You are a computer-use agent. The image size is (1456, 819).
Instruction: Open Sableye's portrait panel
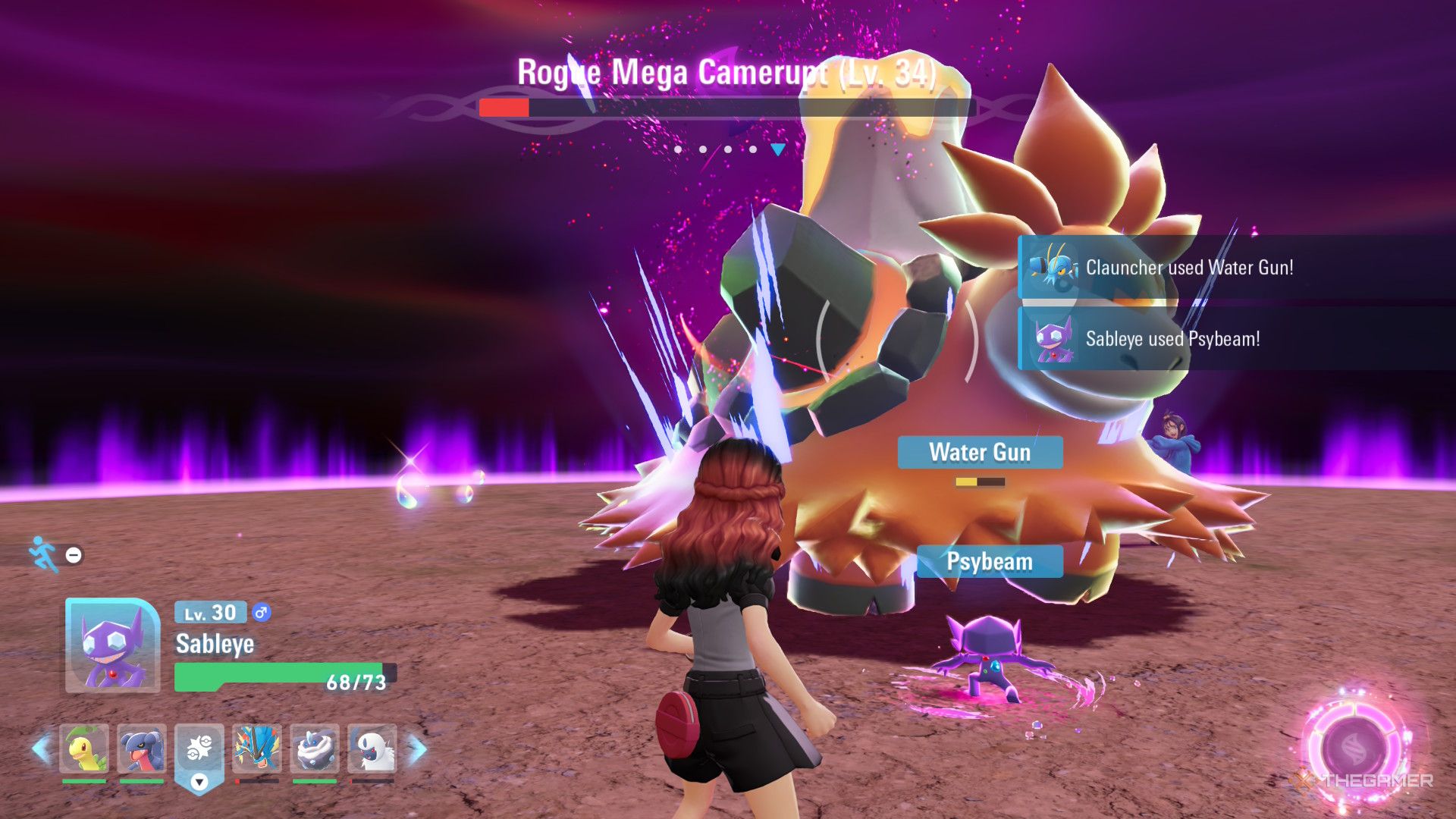point(112,645)
